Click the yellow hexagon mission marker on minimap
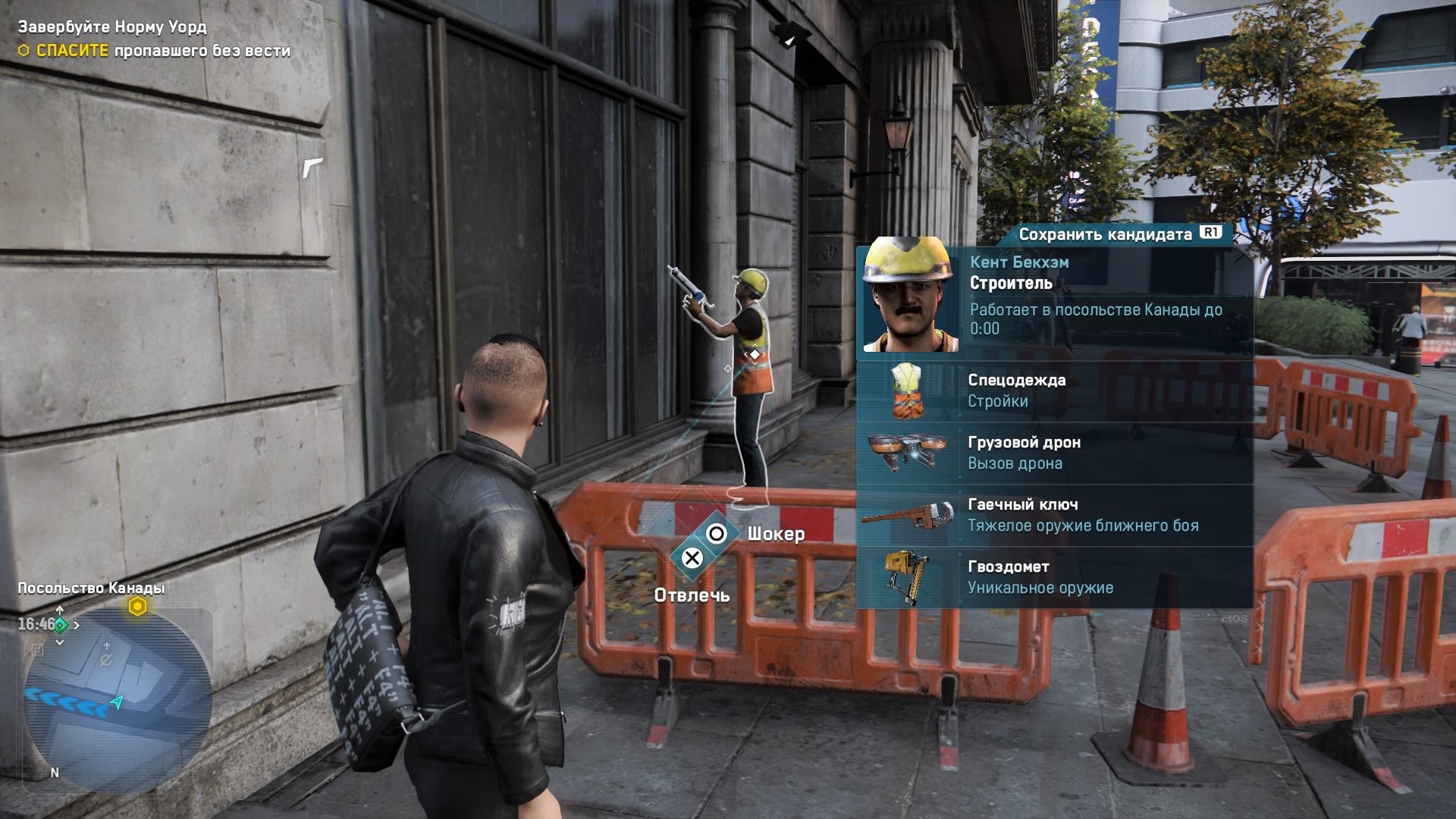Viewport: 1456px width, 819px height. [137, 607]
